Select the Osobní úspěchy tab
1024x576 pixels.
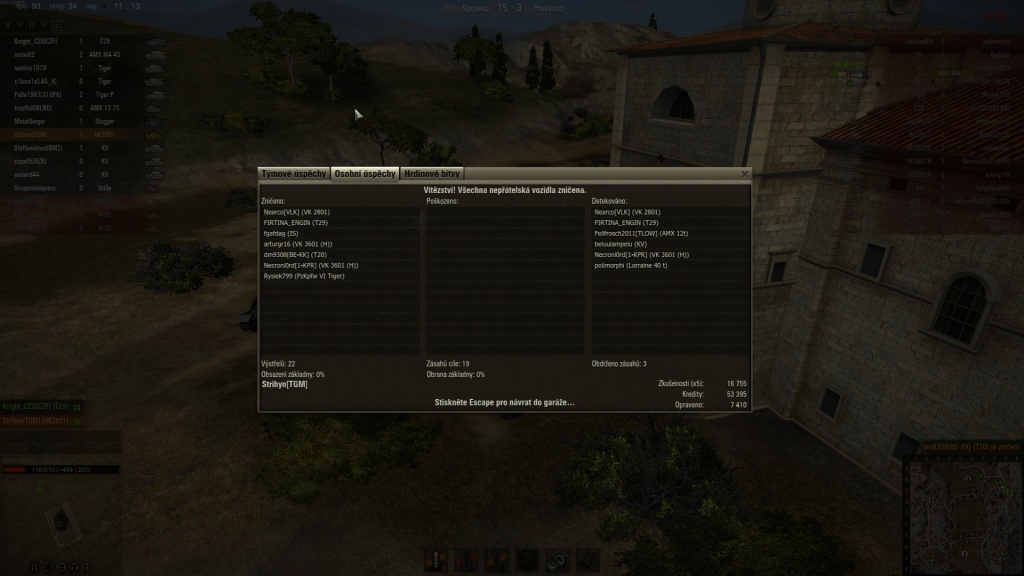pyautogui.click(x=365, y=174)
